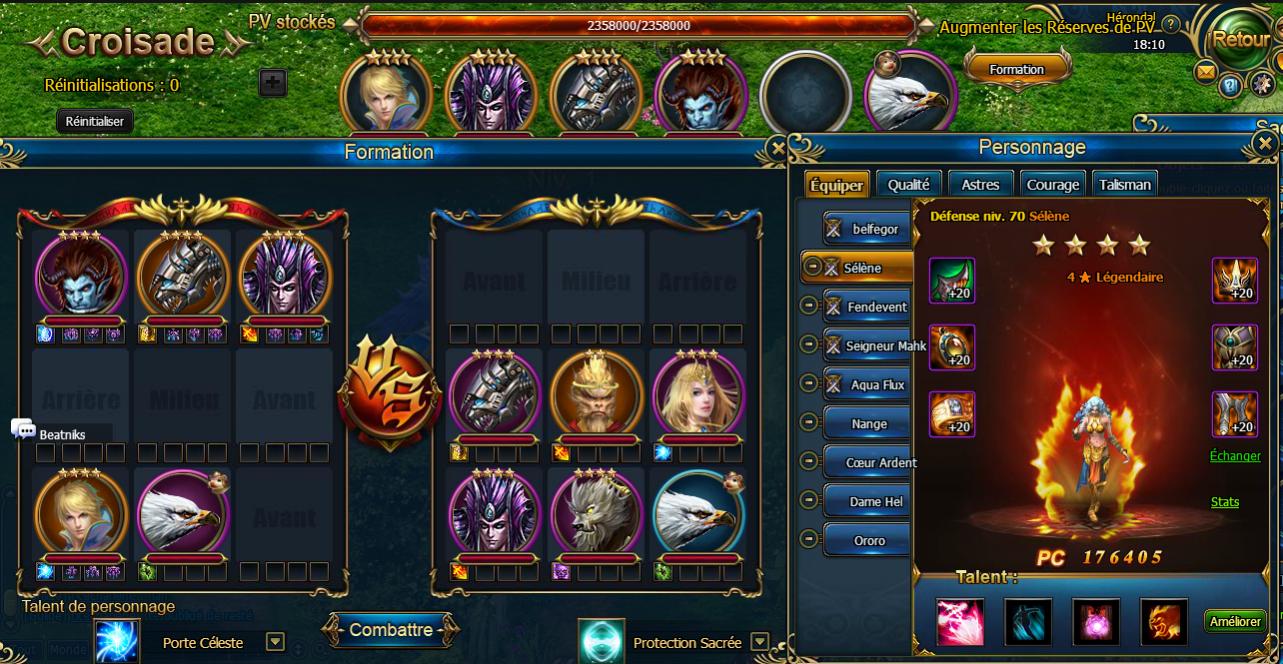The width and height of the screenshot is (1283, 664).
Task: Expand the Protection Sacrée dropdown
Action: 760,642
